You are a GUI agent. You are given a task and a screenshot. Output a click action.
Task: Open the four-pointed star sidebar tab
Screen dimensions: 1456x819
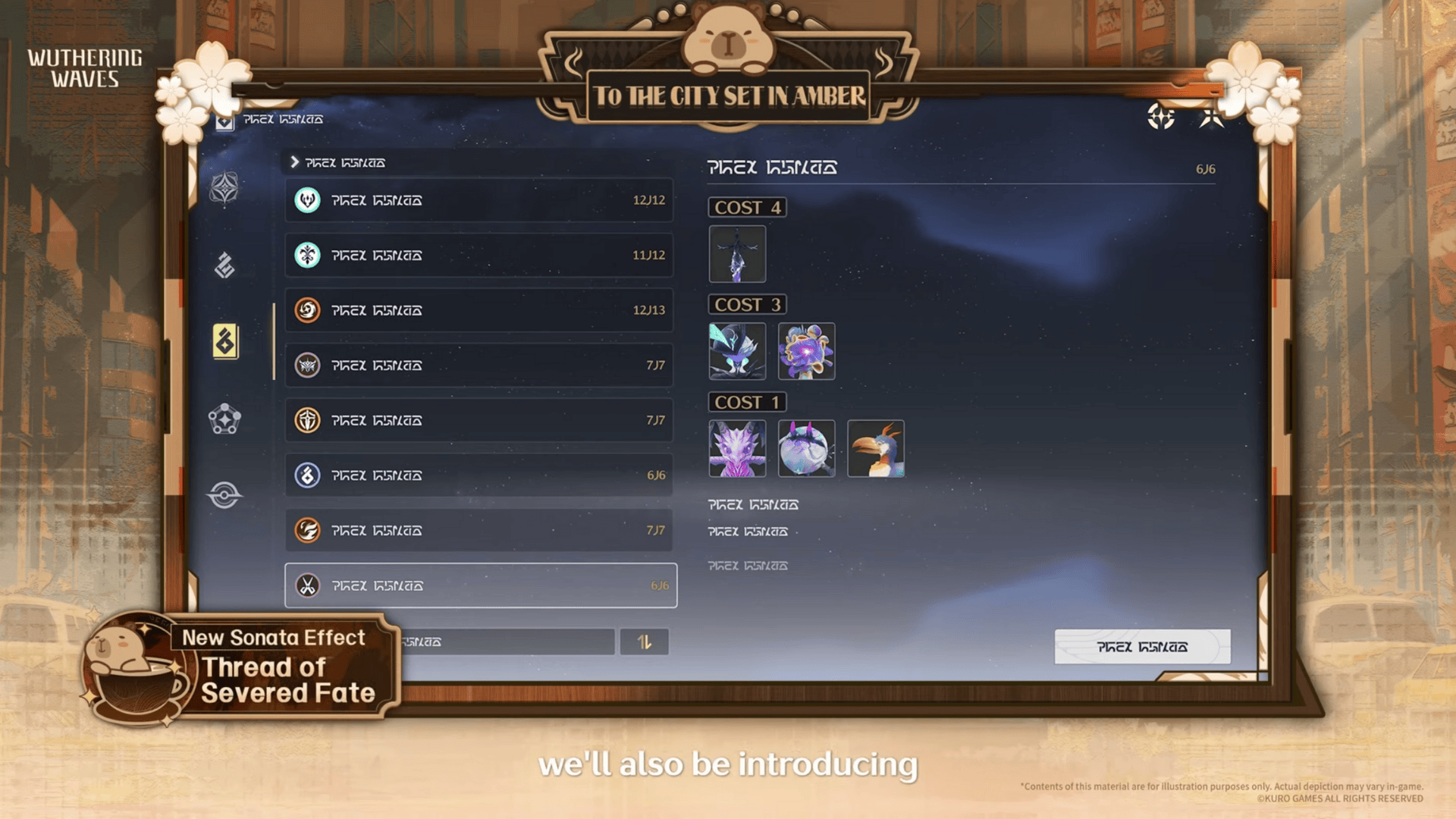(x=224, y=188)
